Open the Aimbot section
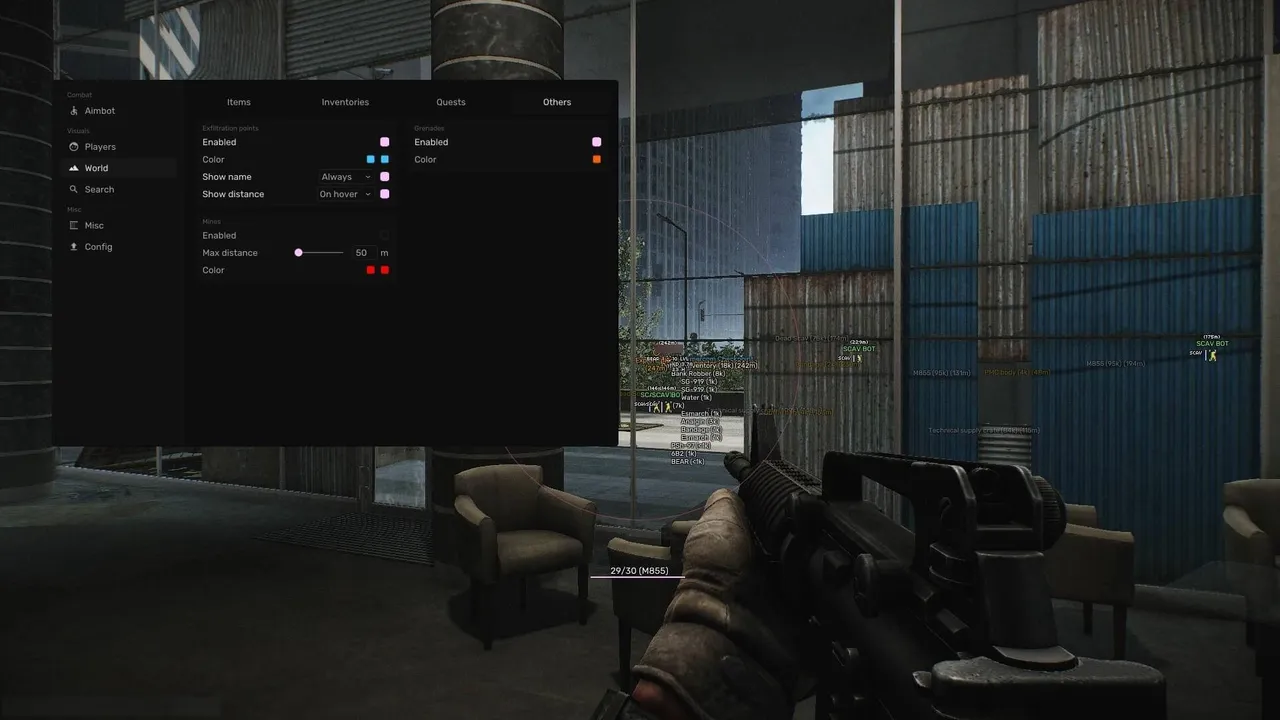 [99, 111]
